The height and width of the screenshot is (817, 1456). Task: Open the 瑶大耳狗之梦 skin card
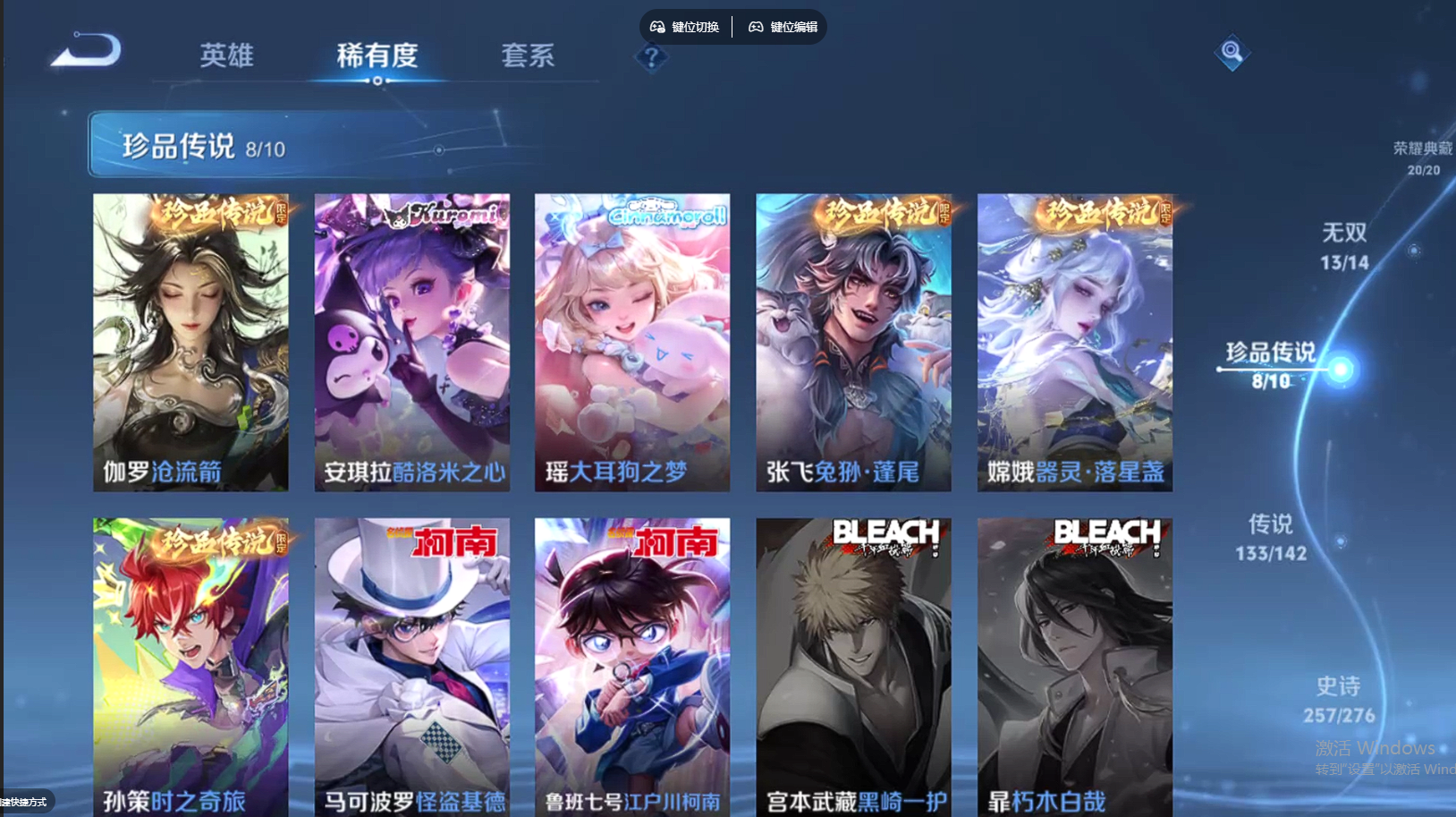pyautogui.click(x=632, y=342)
